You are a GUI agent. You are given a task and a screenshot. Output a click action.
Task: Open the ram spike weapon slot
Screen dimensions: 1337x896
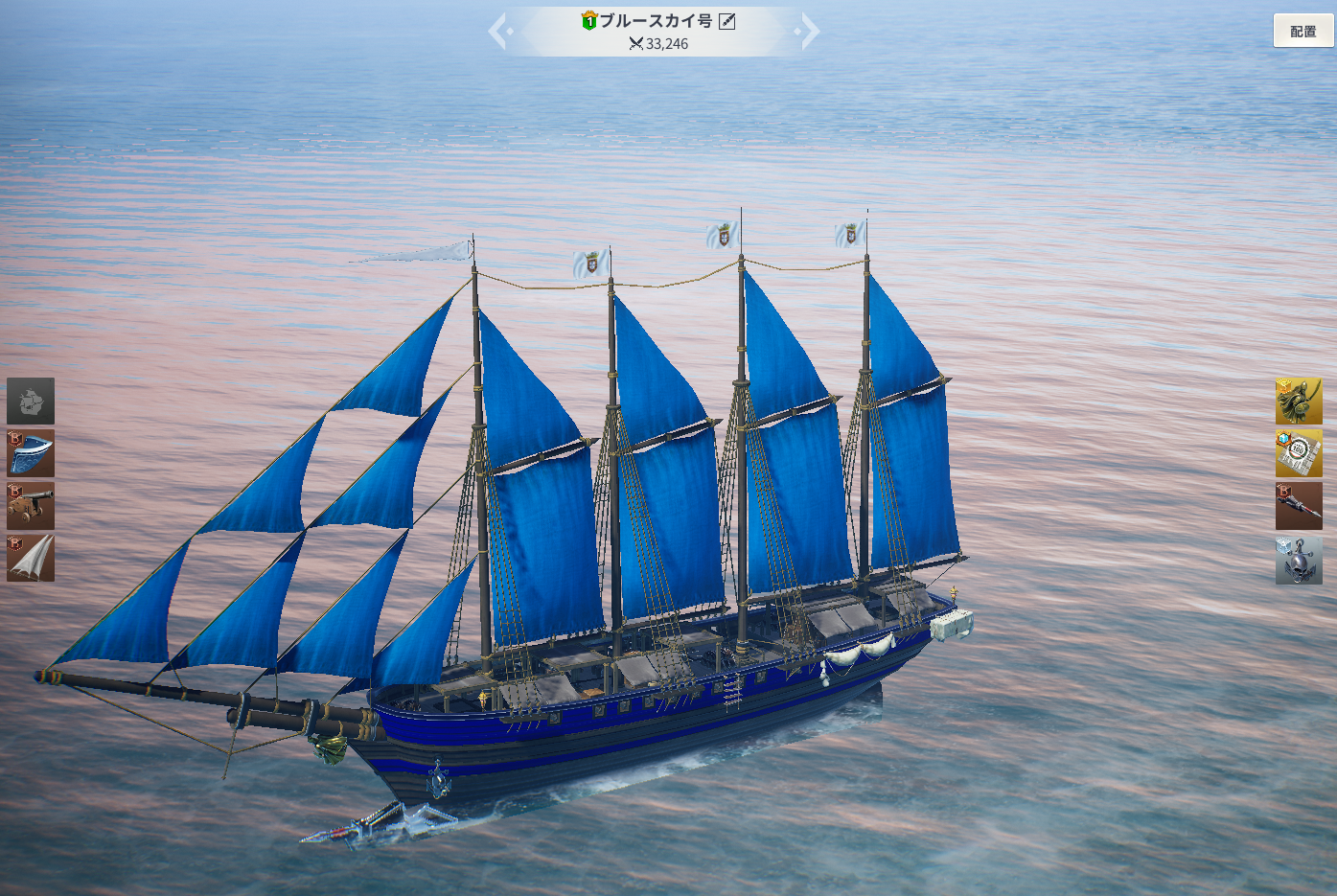1299,506
